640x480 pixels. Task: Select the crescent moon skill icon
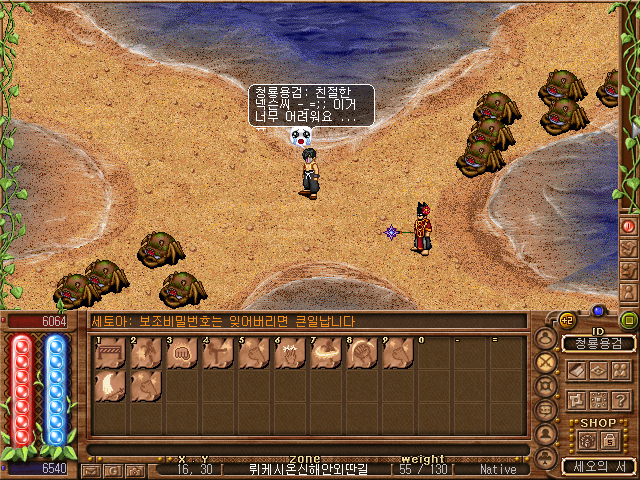tap(110, 386)
